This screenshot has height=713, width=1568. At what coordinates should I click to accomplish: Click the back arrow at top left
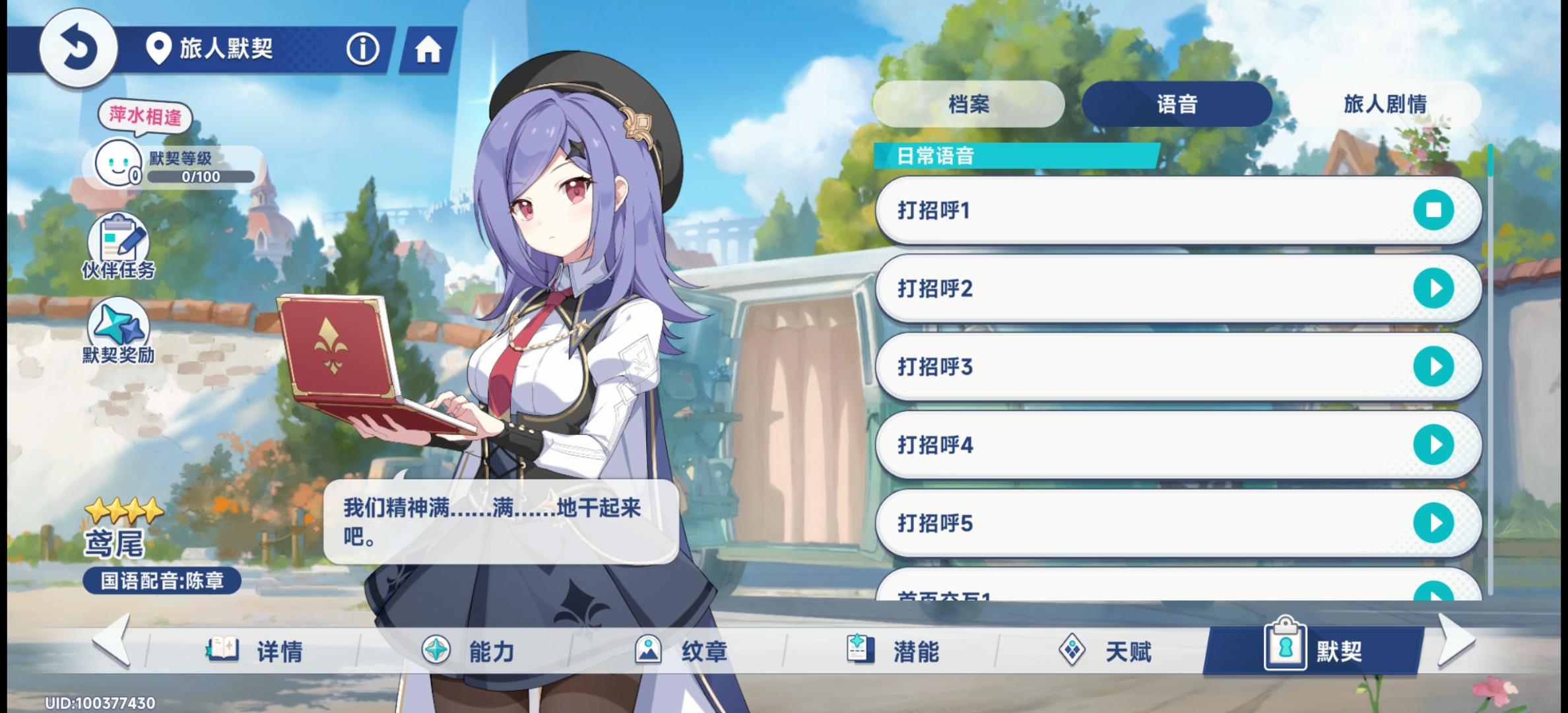(79, 48)
